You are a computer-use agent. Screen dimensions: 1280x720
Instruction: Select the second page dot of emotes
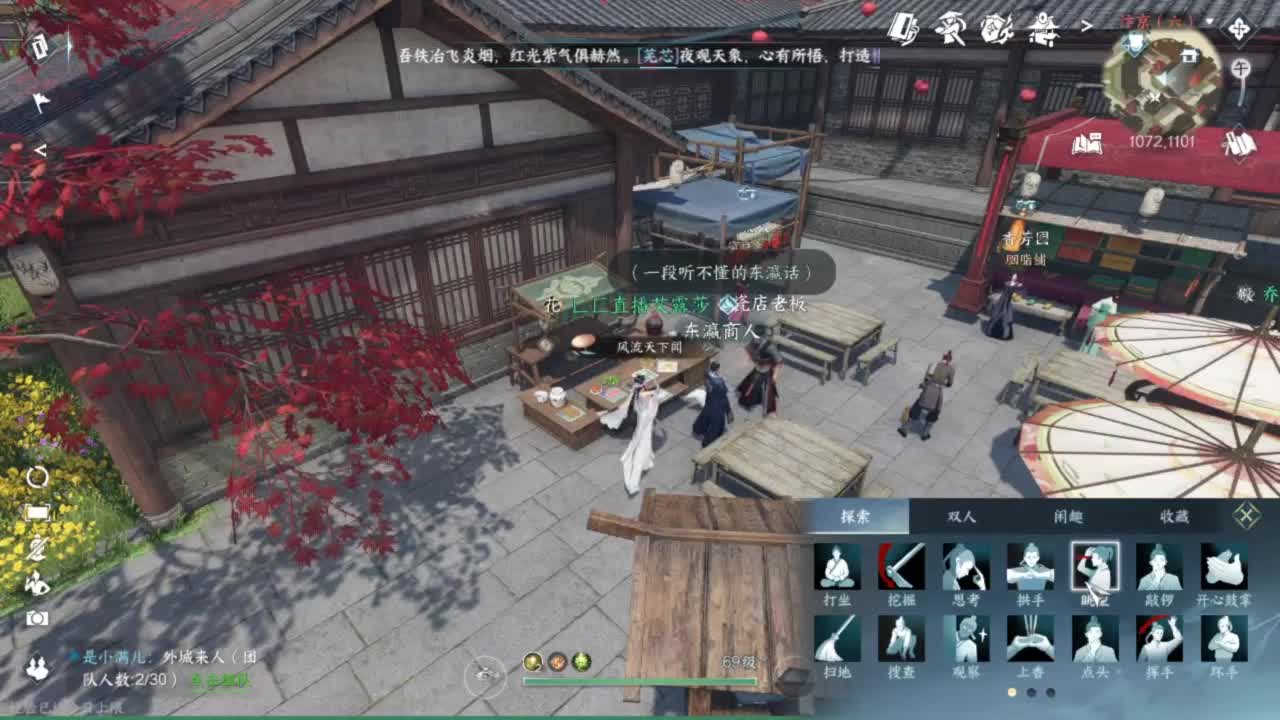1032,693
